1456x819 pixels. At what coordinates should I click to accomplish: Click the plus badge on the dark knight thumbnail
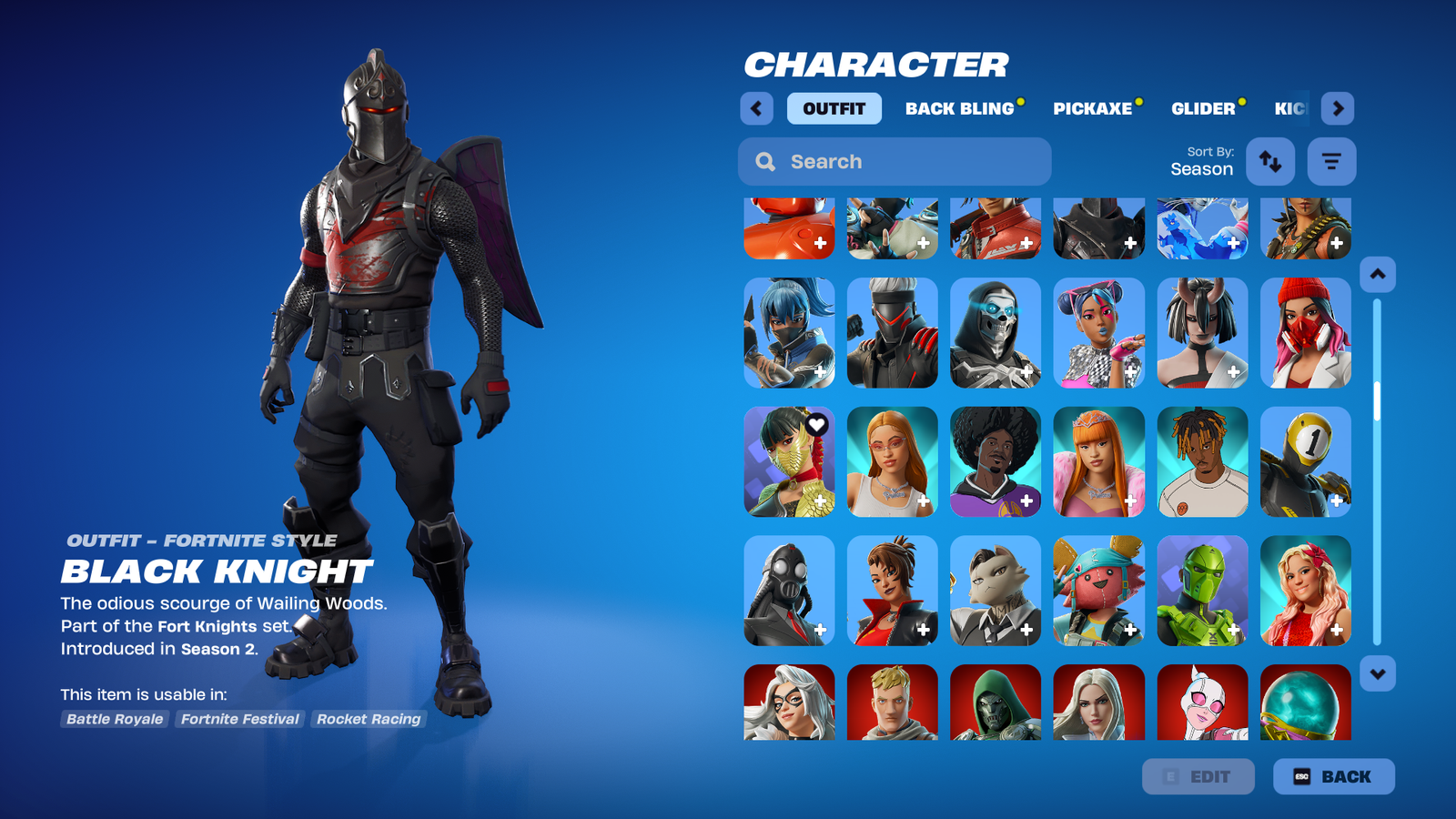tap(1131, 244)
